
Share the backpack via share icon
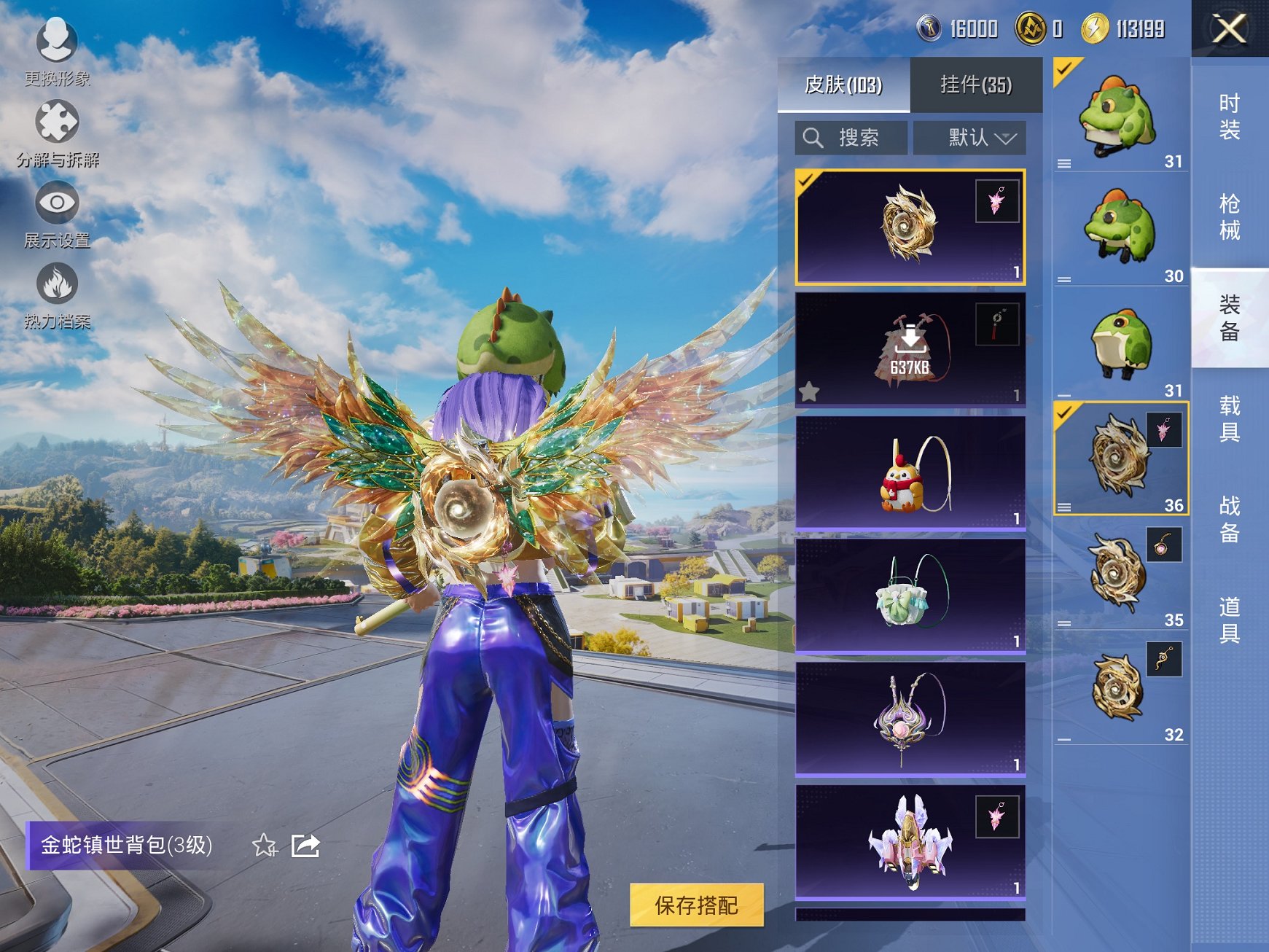[x=305, y=846]
